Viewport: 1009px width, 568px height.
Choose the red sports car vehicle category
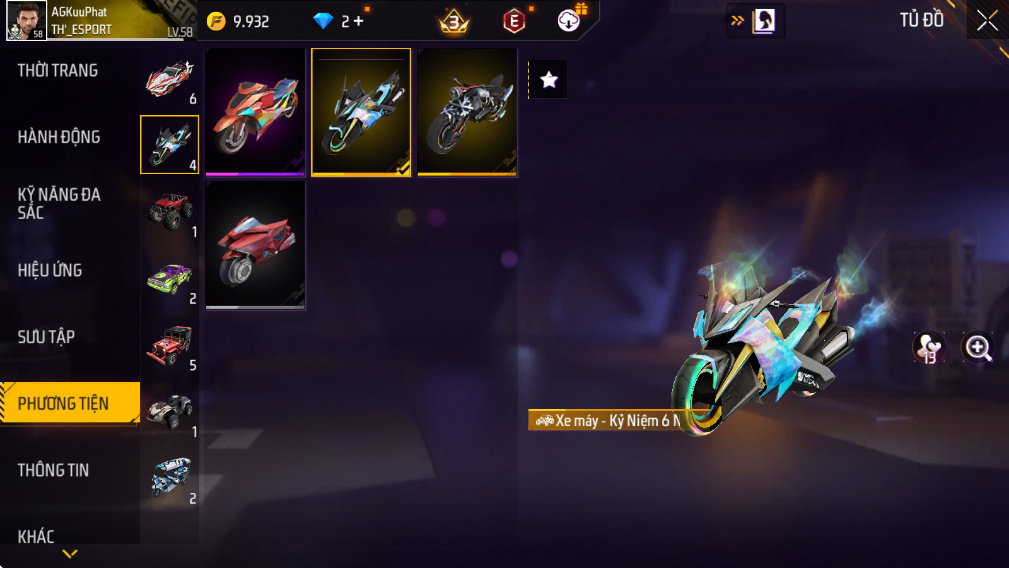168,79
